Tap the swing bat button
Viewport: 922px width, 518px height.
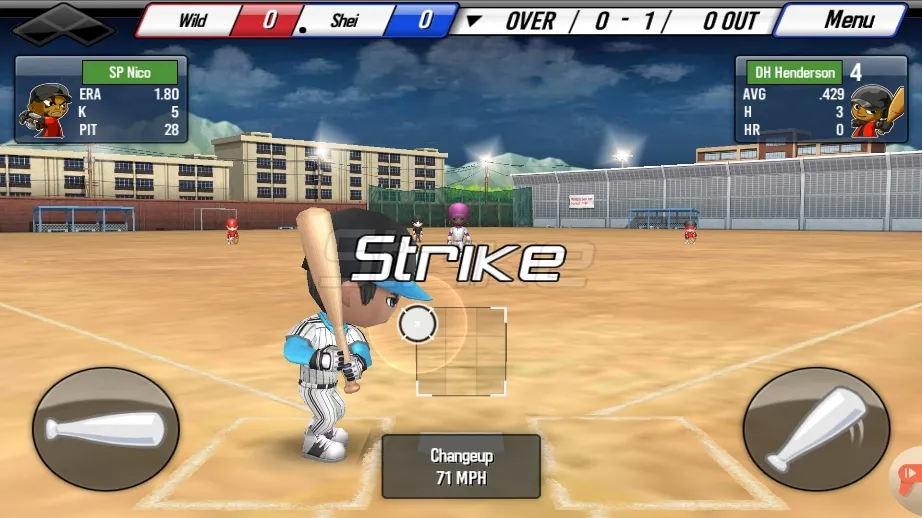815,429
